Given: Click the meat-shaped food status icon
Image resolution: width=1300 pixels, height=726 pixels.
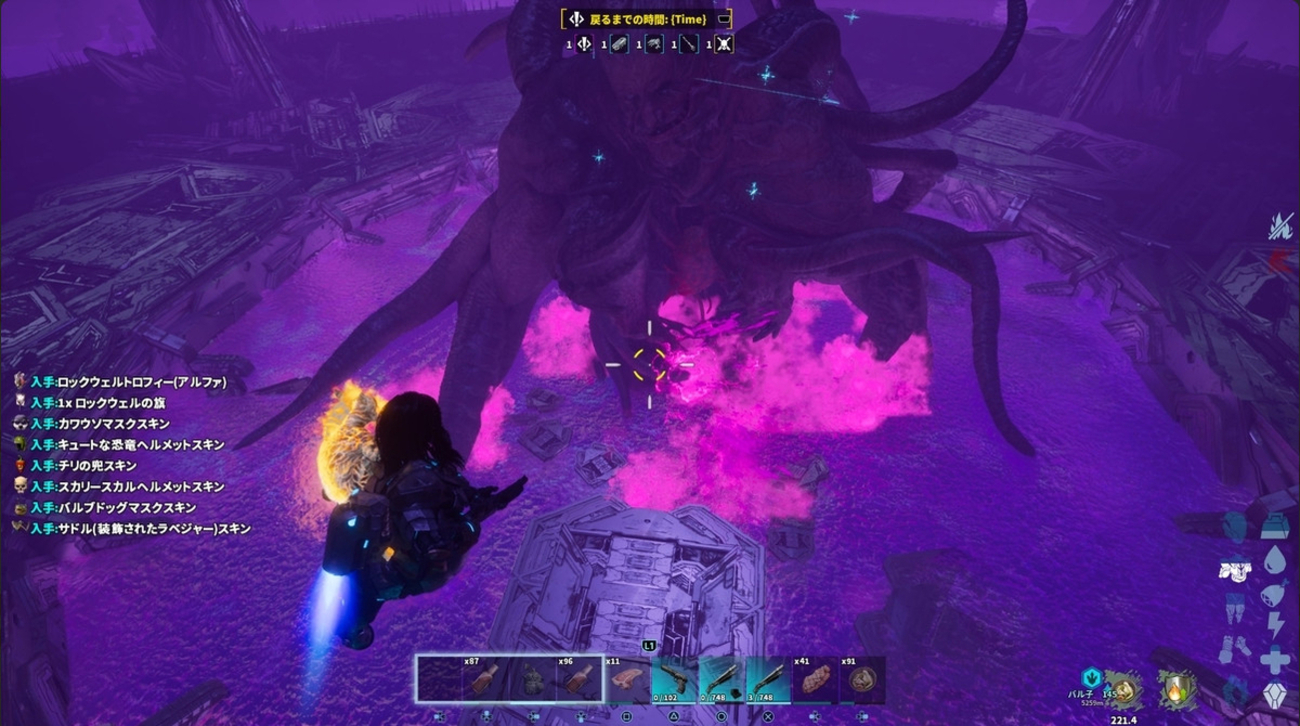Looking at the screenshot, I should point(1274,593).
